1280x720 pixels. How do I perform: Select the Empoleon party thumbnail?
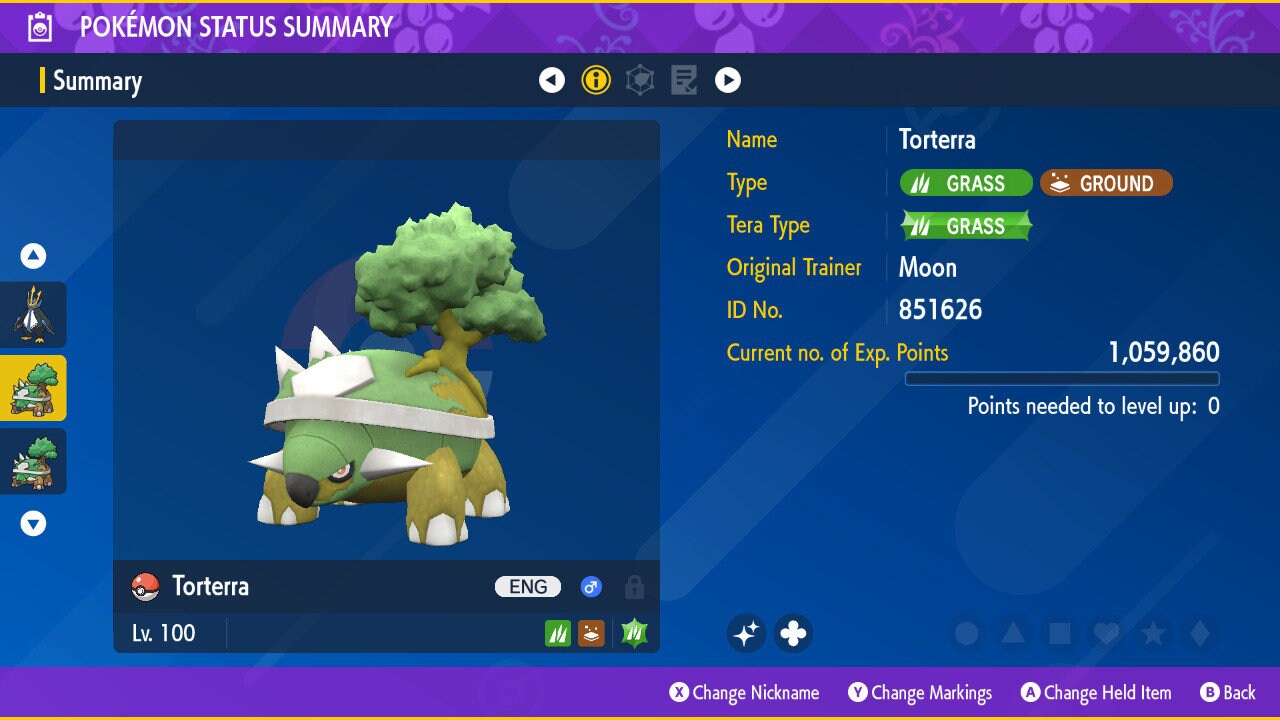(33, 314)
